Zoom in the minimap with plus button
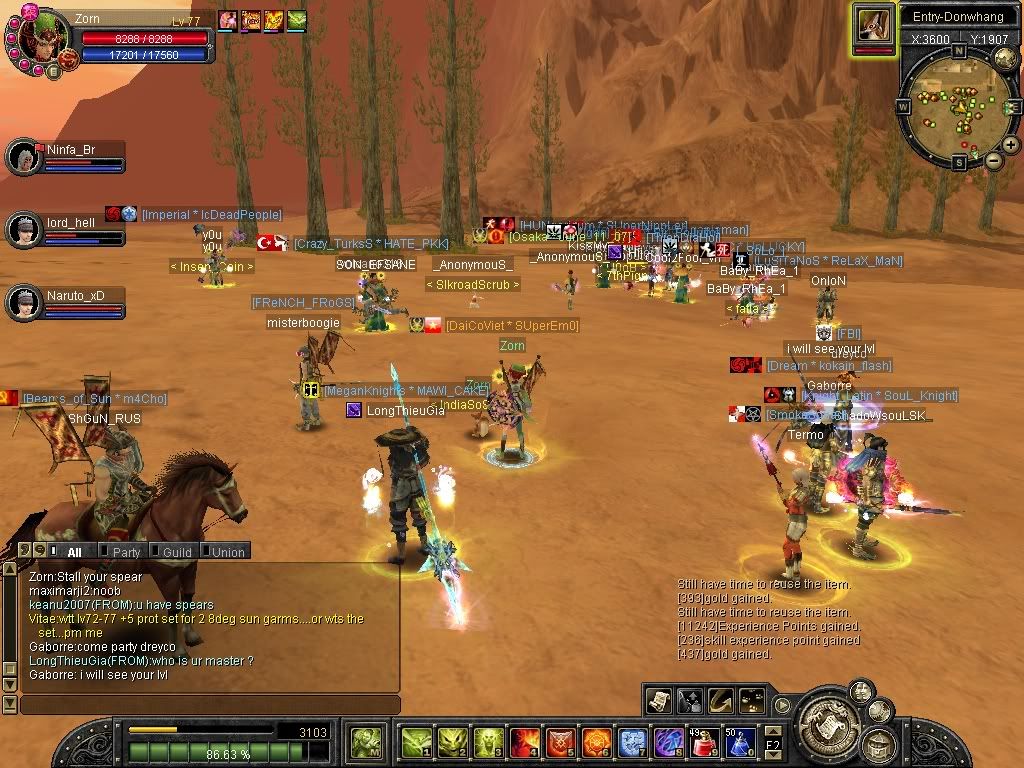Screen dimensions: 1024x768 tap(1011, 145)
